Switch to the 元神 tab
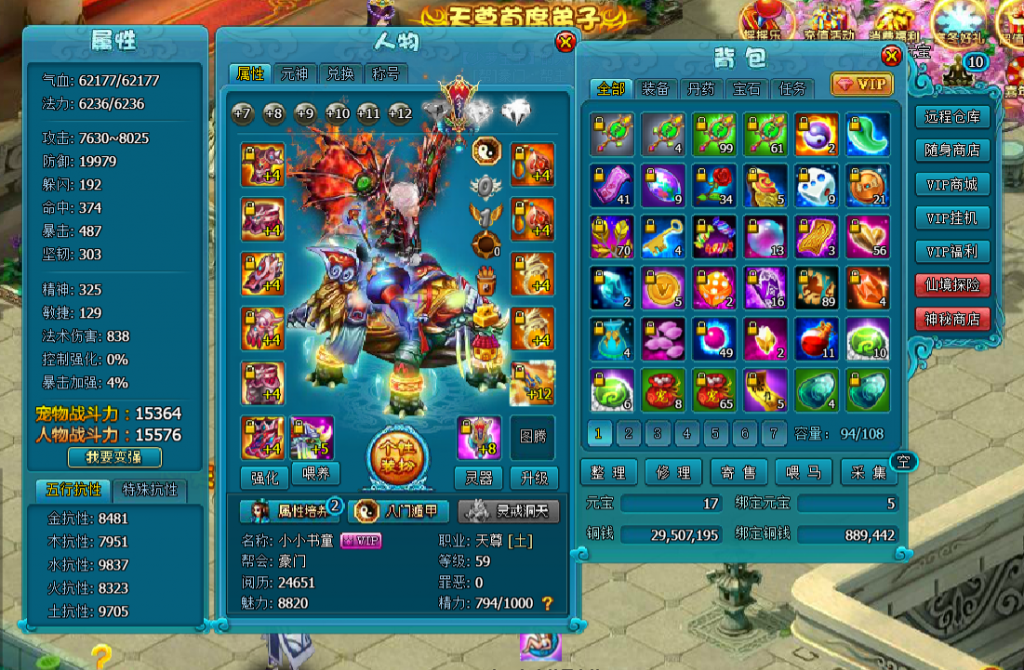Screen dimensions: 1024x670 click(294, 74)
